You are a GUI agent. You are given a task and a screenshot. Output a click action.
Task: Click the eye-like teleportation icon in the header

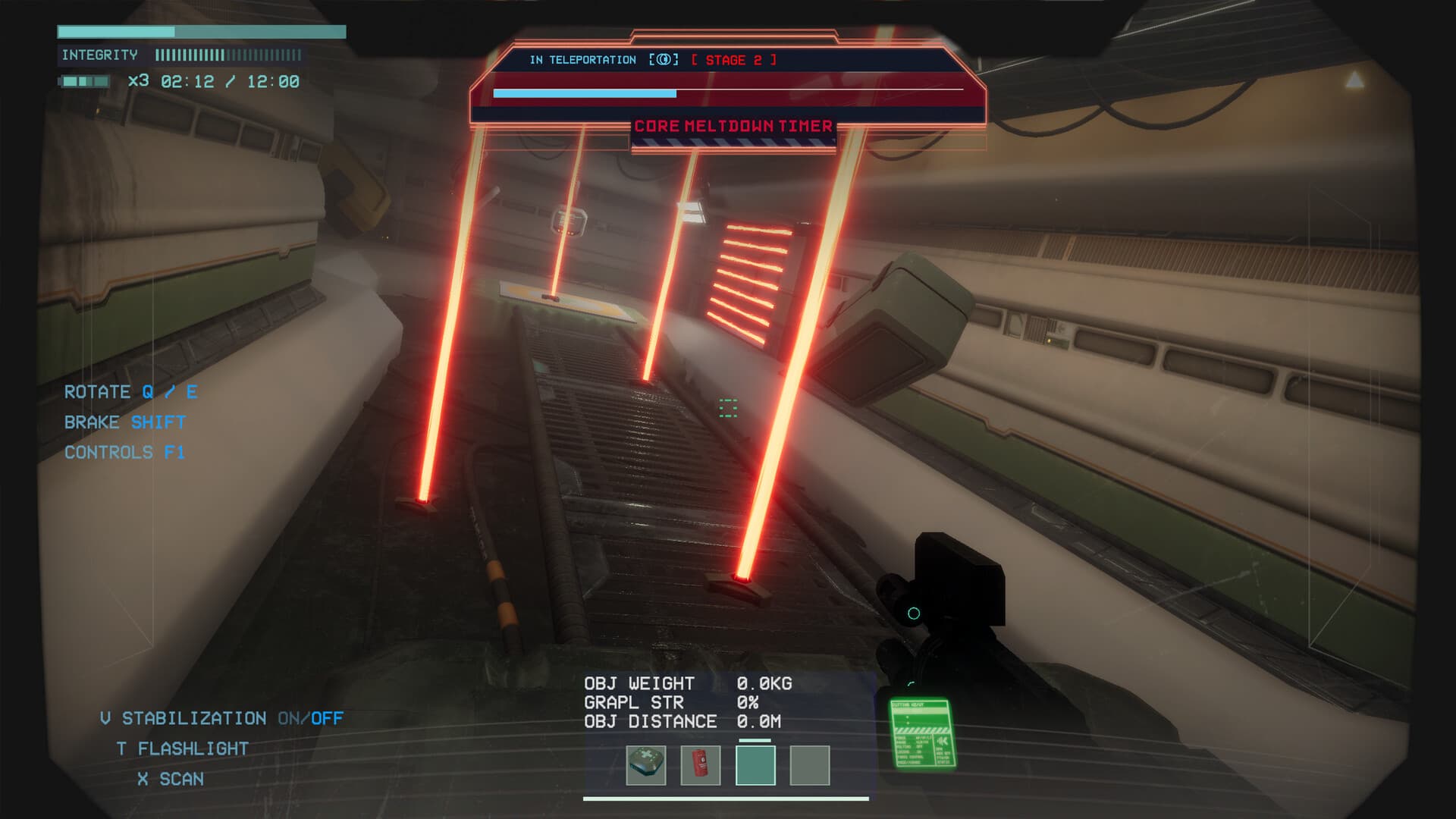pos(664,59)
